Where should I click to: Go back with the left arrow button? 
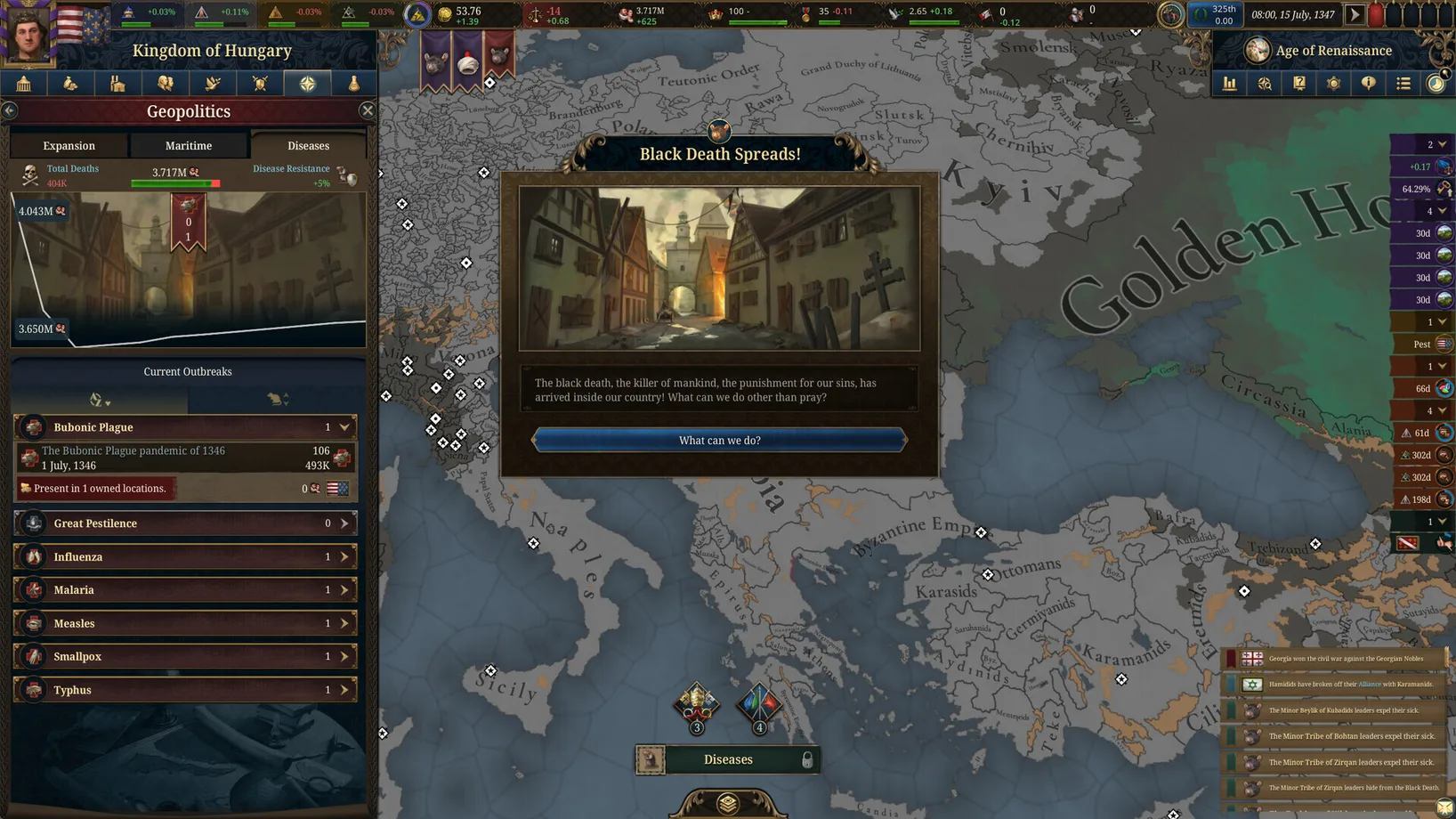pos(10,110)
